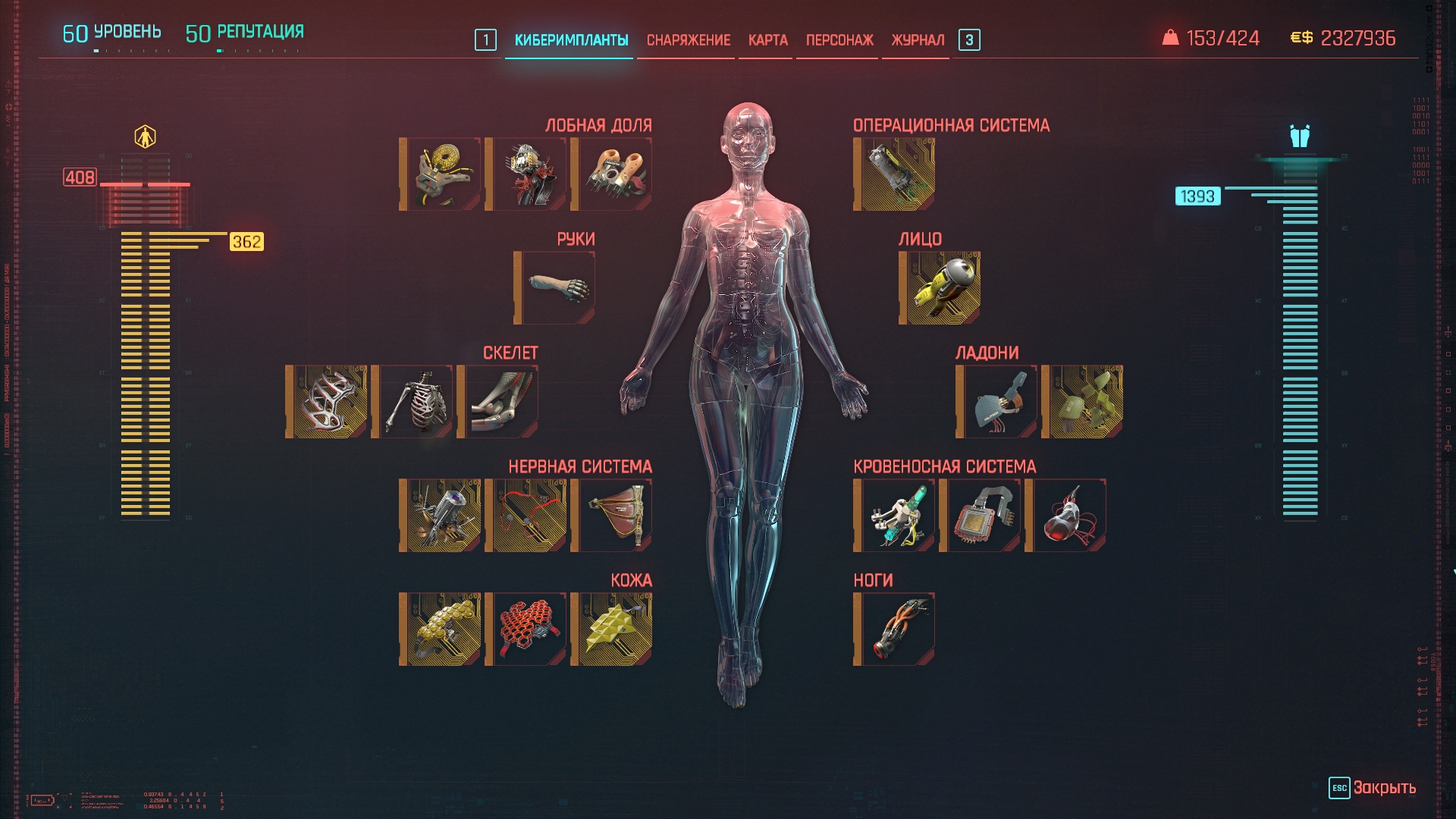Pick the red cable nervous system implant
The image size is (1456, 819).
click(x=526, y=516)
